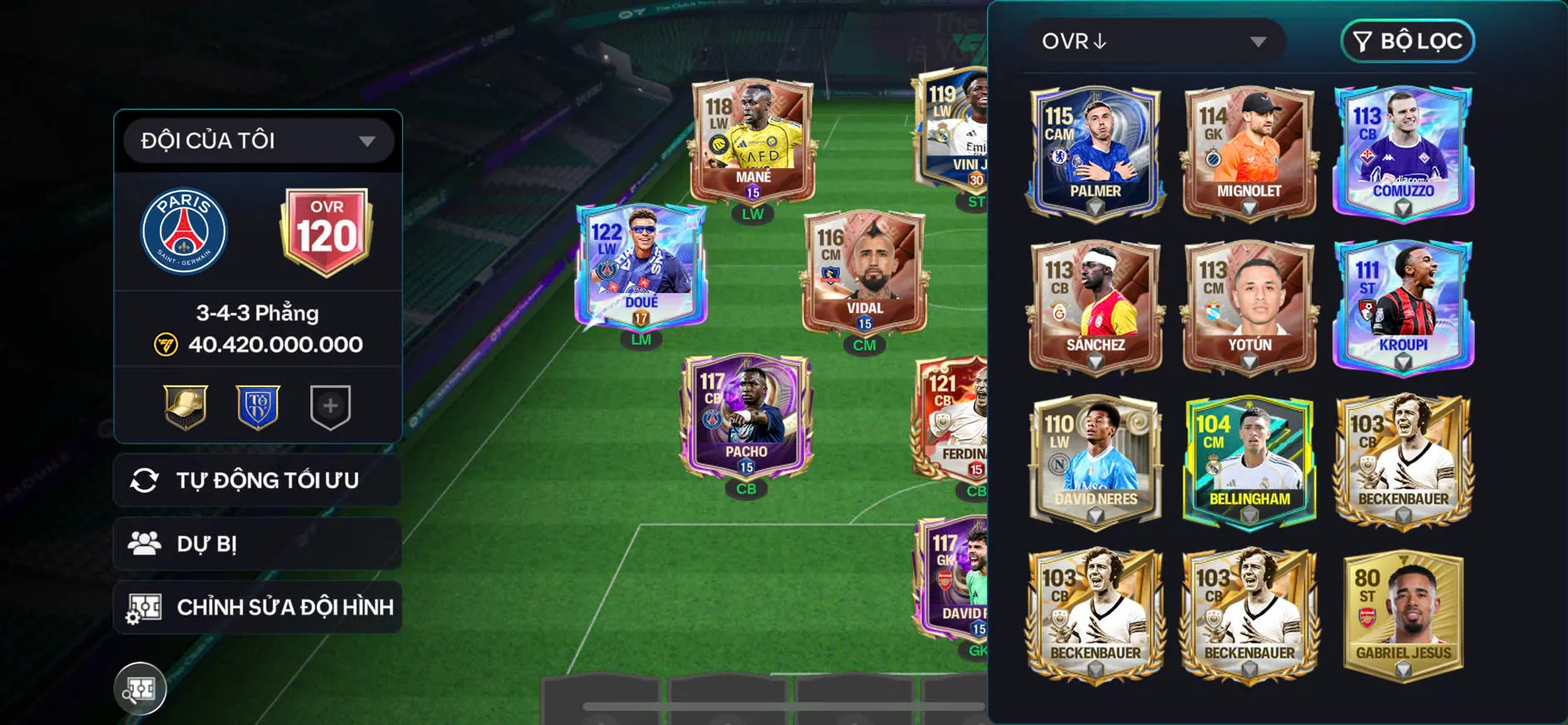Screen dimensions: 1568x725
Task: Click the OVR 120 rating badge
Action: (327, 231)
